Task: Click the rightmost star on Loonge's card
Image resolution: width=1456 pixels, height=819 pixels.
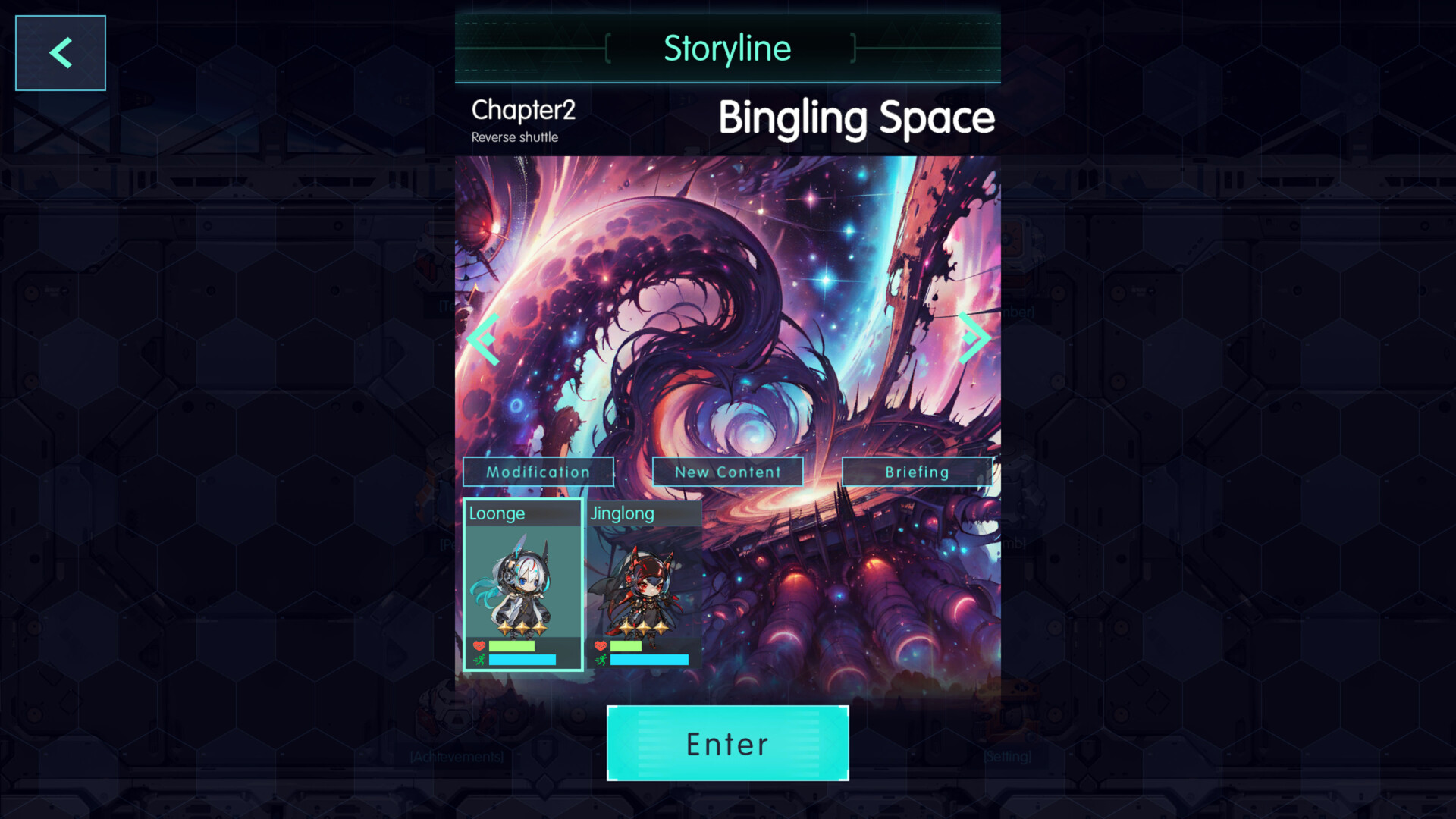Action: [x=540, y=629]
